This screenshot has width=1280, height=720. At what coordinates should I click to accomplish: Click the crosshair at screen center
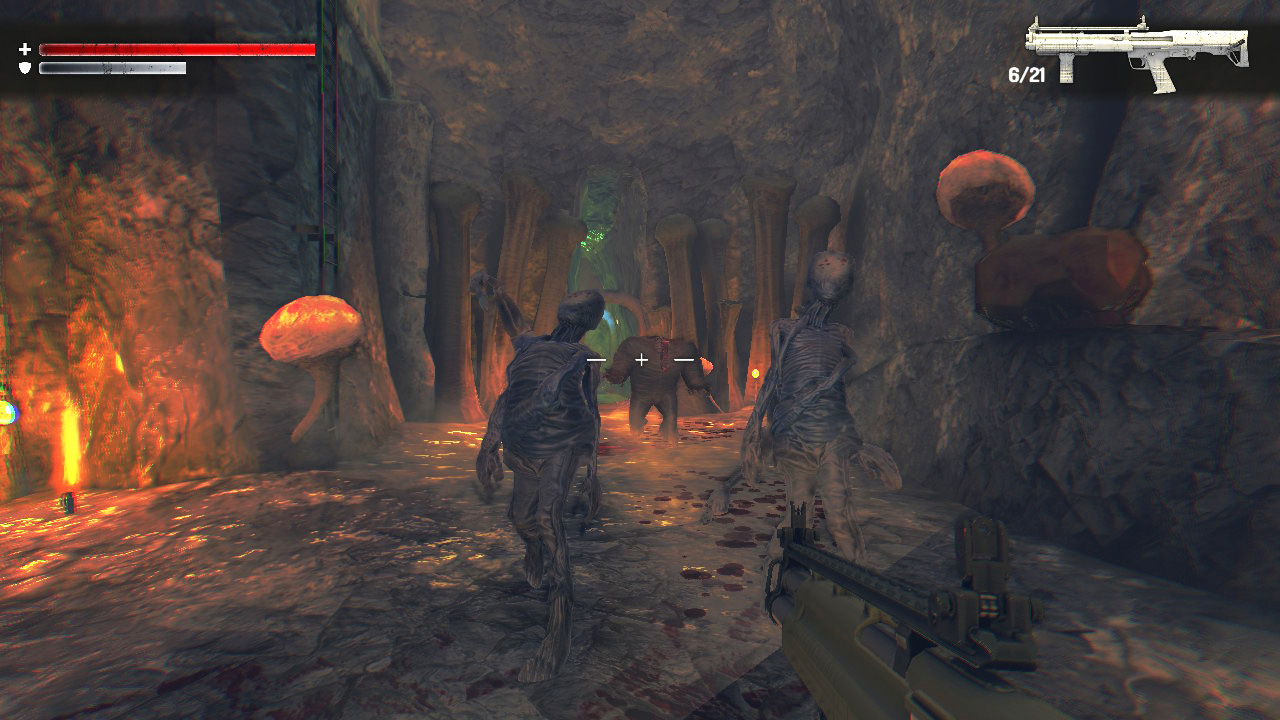640,360
